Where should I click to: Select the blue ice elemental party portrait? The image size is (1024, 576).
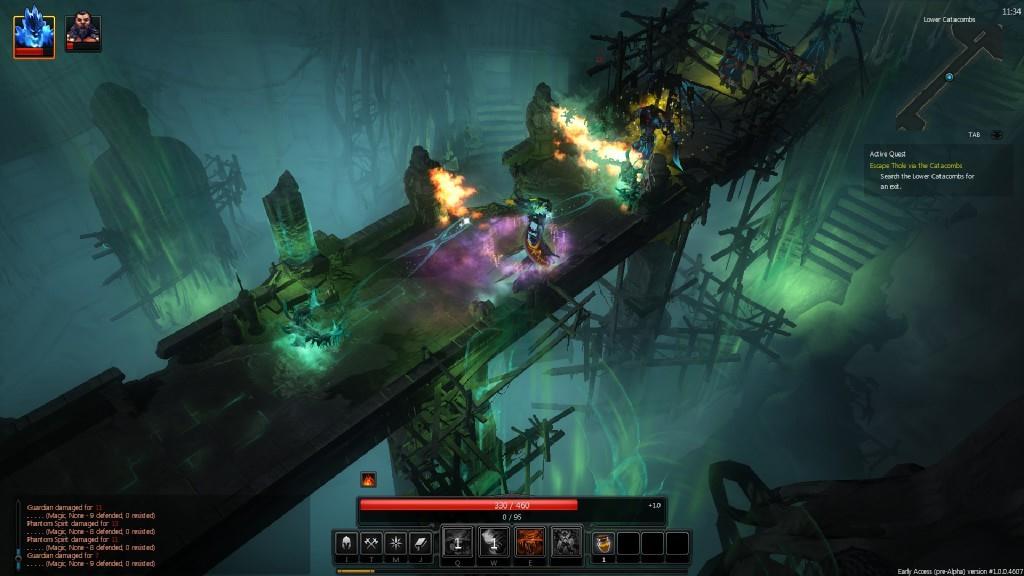[x=34, y=31]
